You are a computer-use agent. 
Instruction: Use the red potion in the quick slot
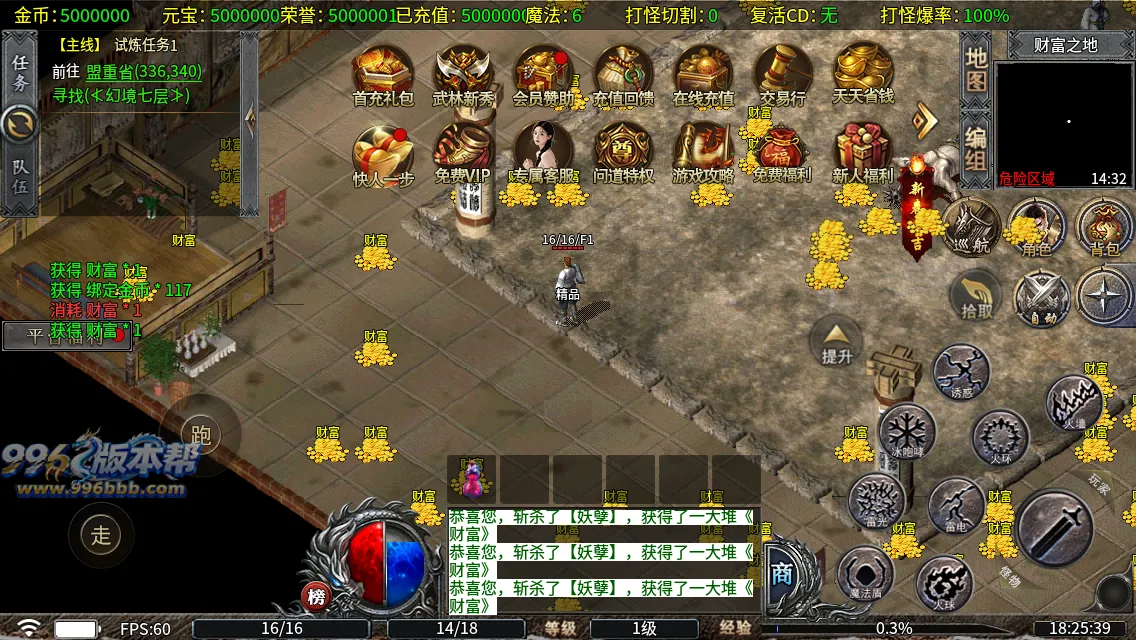coord(471,479)
